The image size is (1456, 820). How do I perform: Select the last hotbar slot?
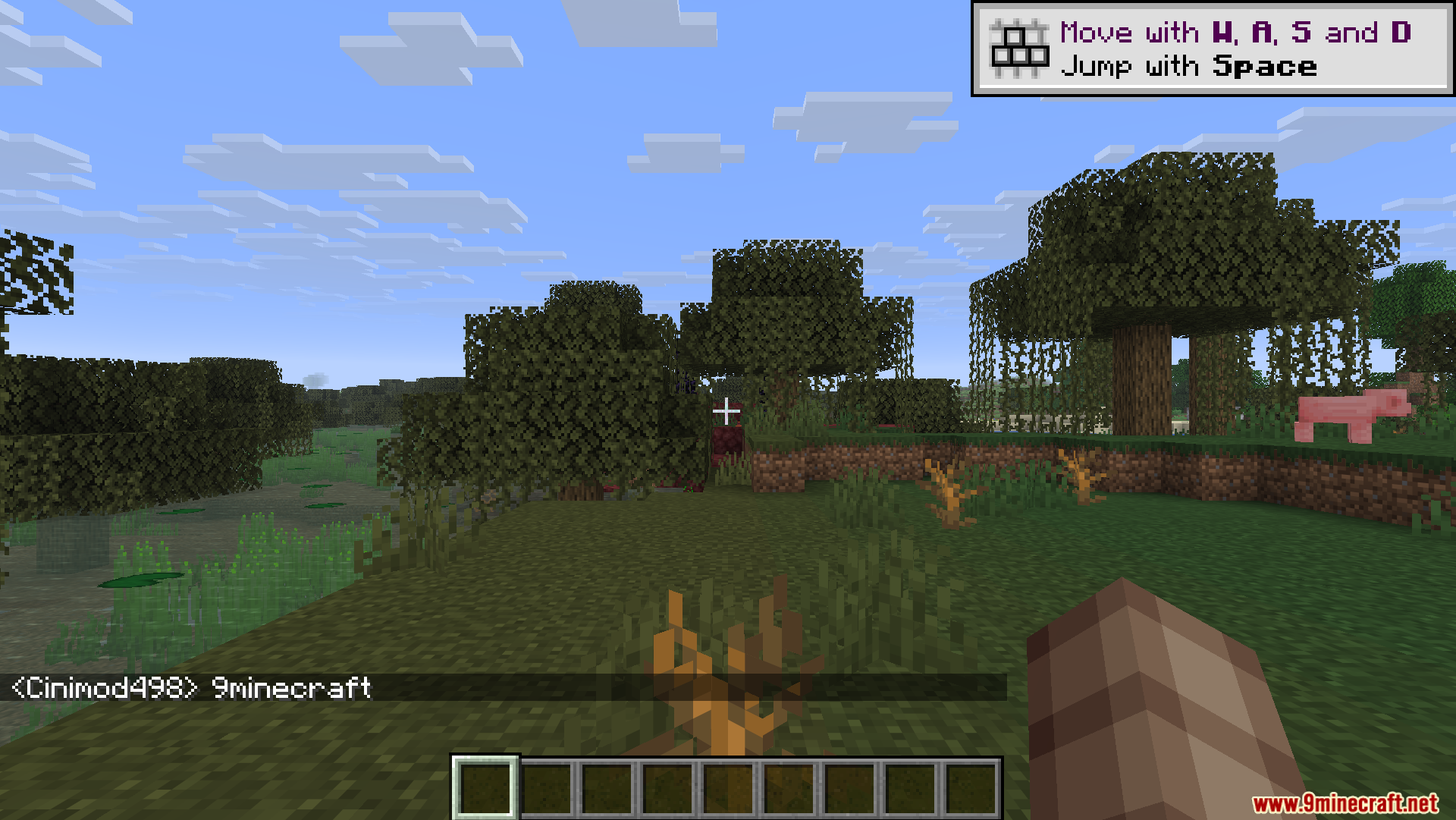pyautogui.click(x=971, y=787)
